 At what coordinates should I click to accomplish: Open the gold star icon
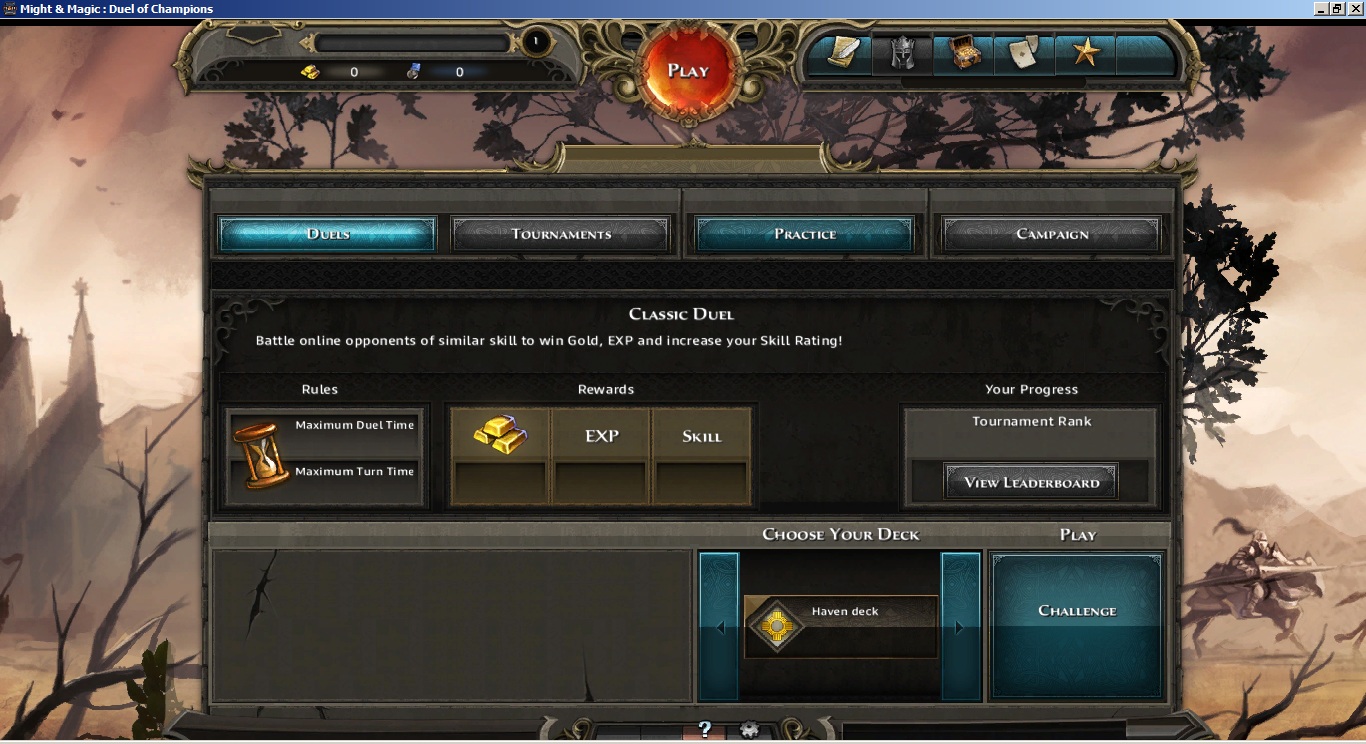(1086, 55)
